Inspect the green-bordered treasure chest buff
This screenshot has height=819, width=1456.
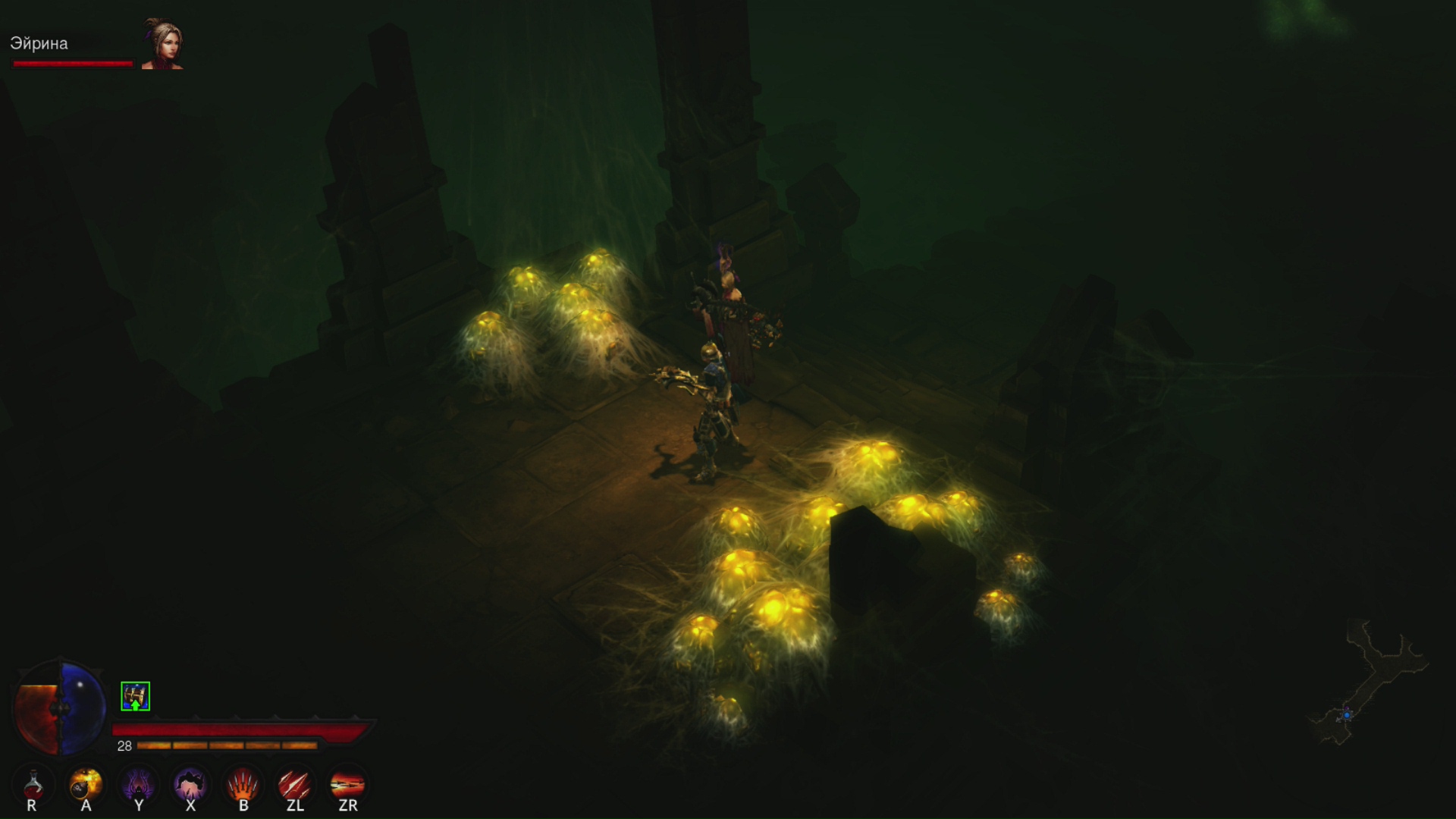coord(135,696)
